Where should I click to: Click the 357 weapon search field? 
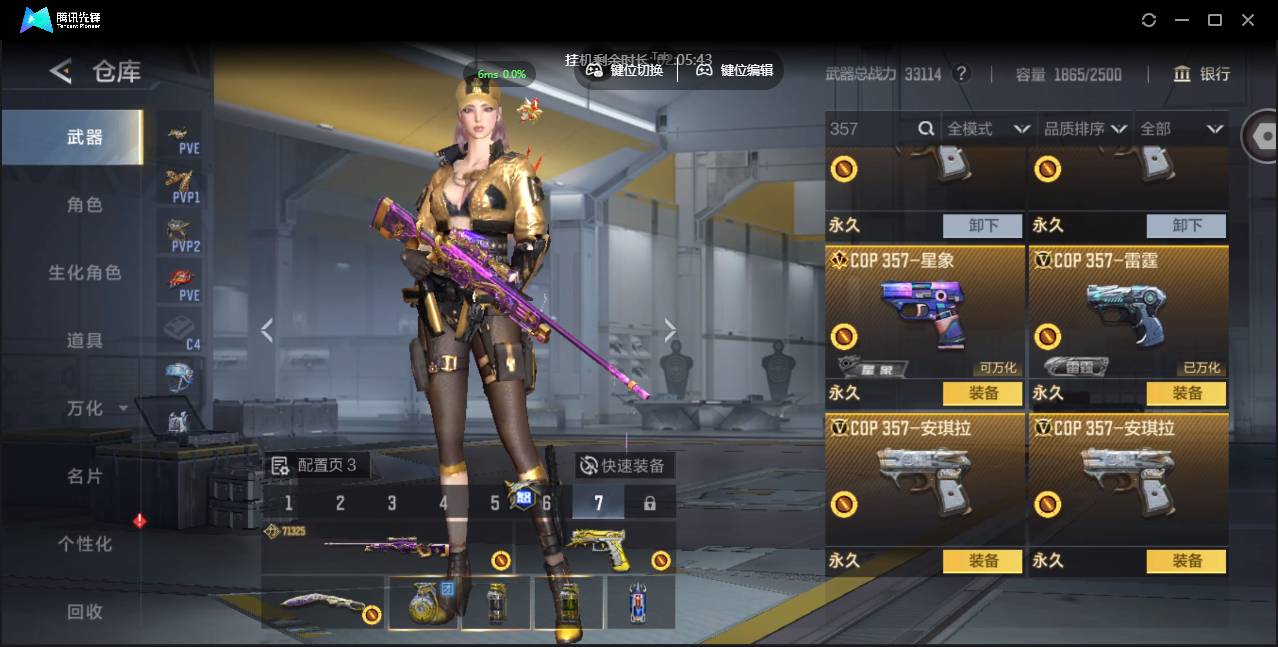[x=870, y=129]
